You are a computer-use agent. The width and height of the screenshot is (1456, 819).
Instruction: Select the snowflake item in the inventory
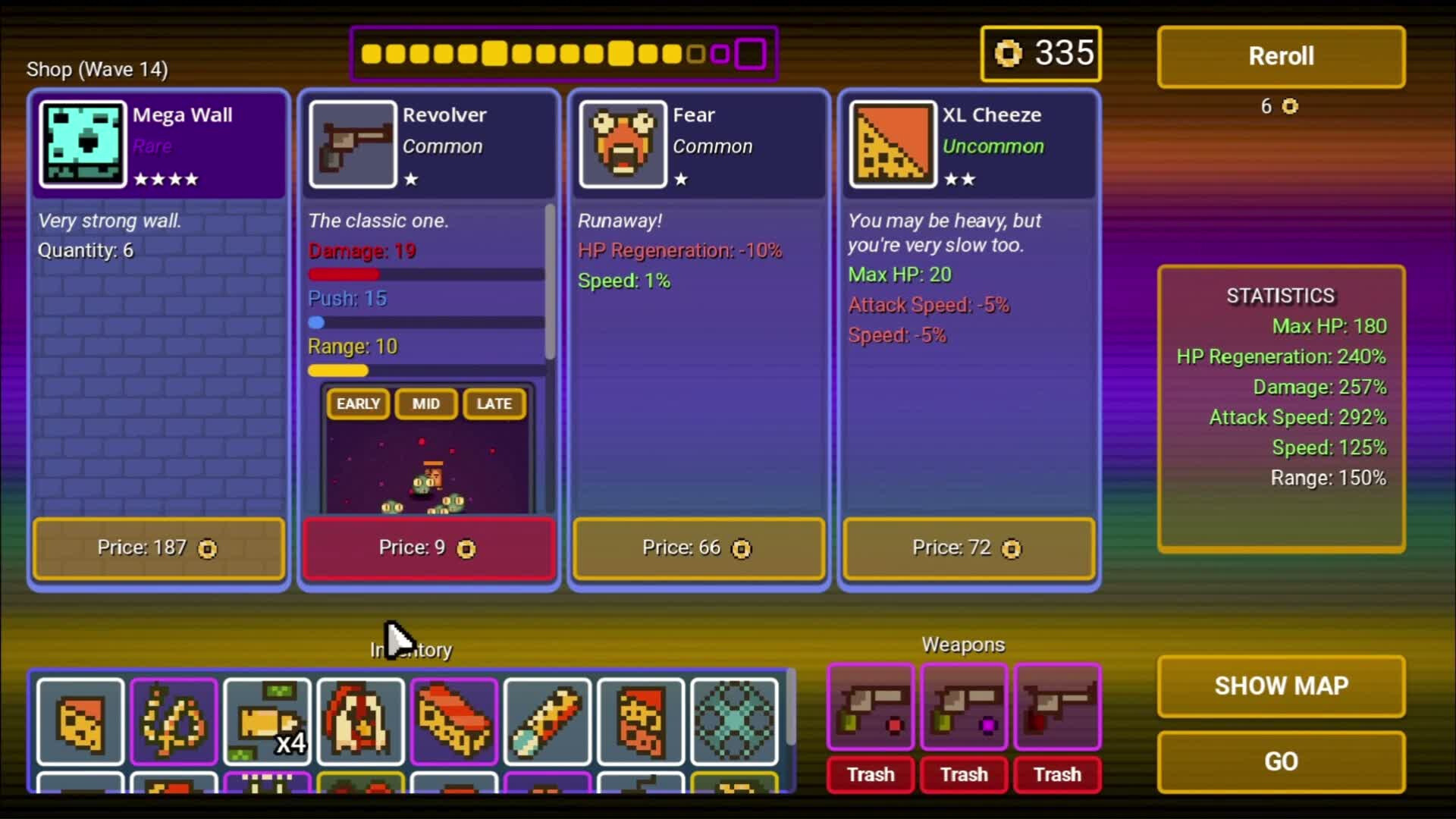click(733, 722)
